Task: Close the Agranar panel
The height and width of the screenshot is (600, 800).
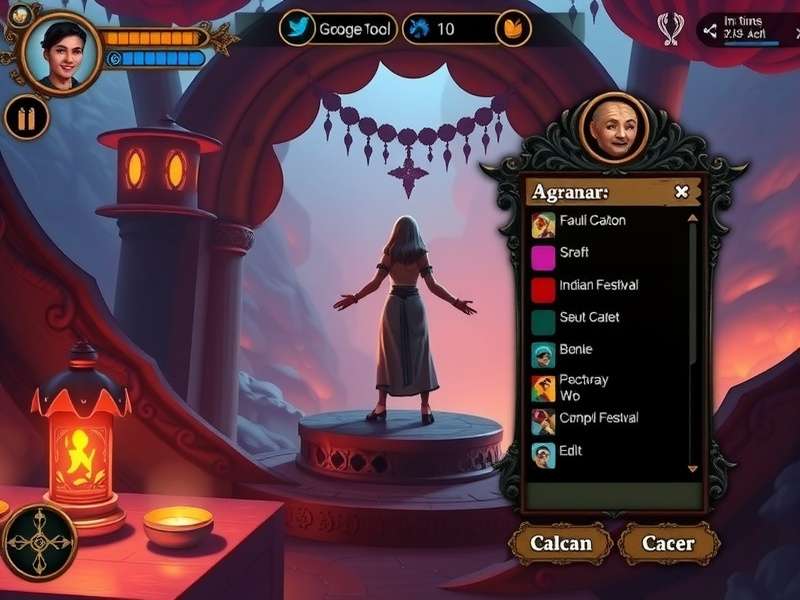Action: click(x=682, y=192)
